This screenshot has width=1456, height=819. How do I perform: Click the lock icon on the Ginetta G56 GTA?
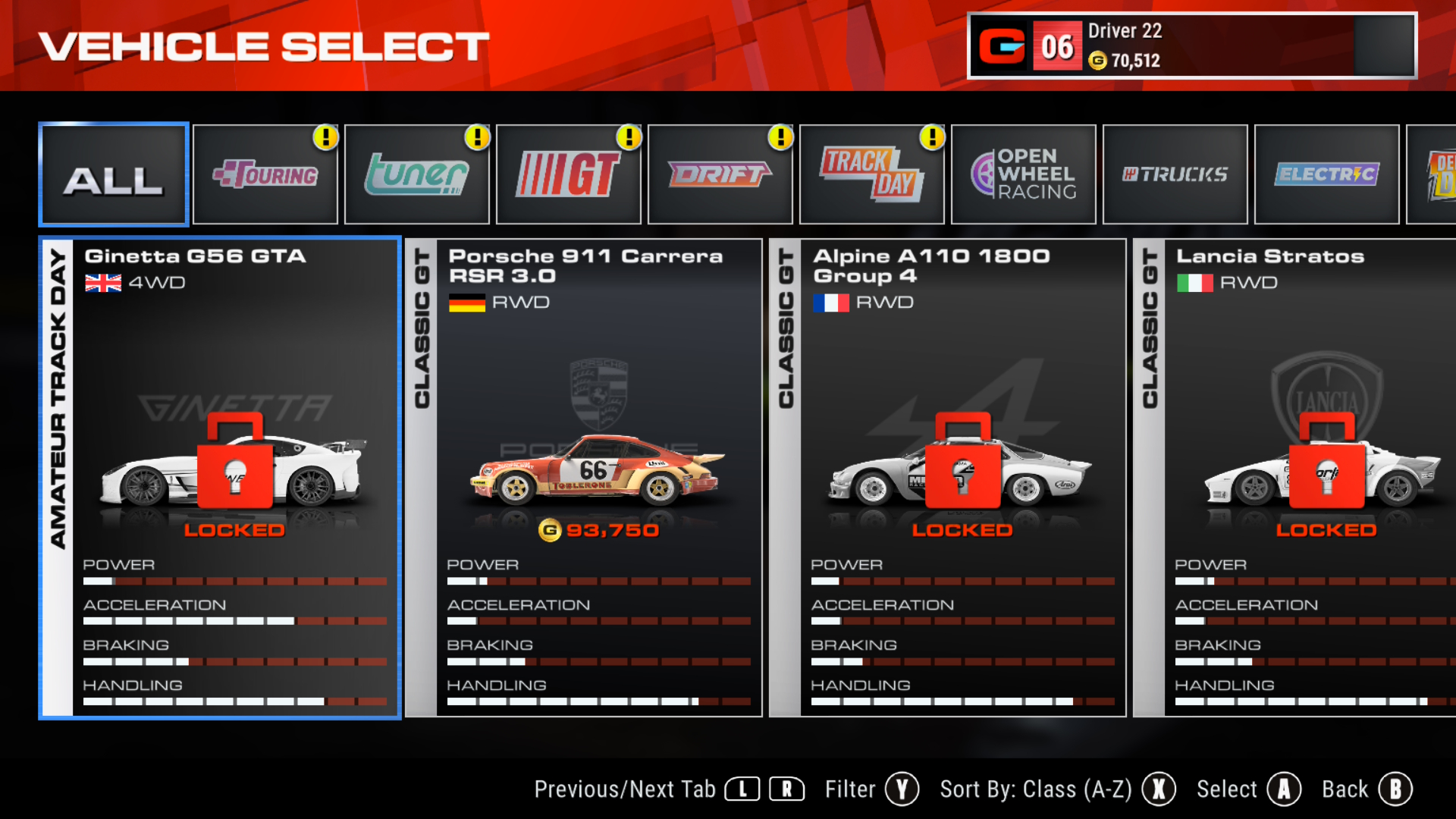click(235, 469)
